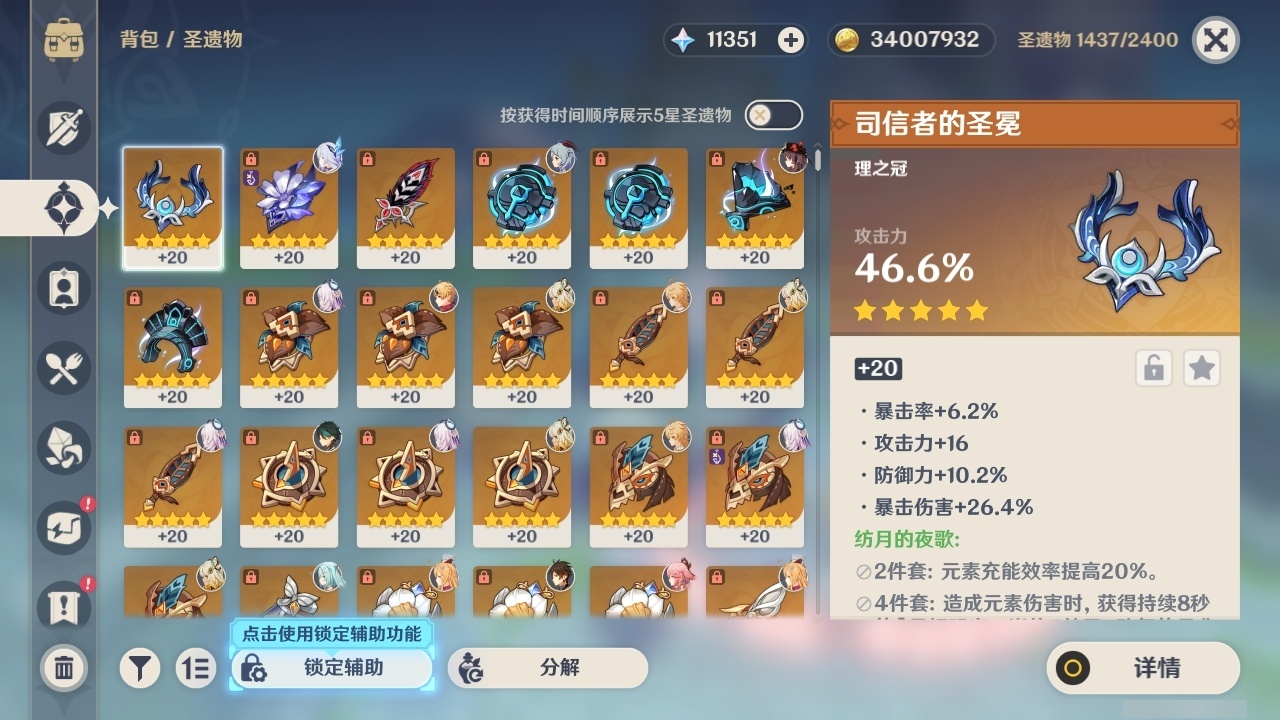Click the backpack icon at top left

click(62, 40)
